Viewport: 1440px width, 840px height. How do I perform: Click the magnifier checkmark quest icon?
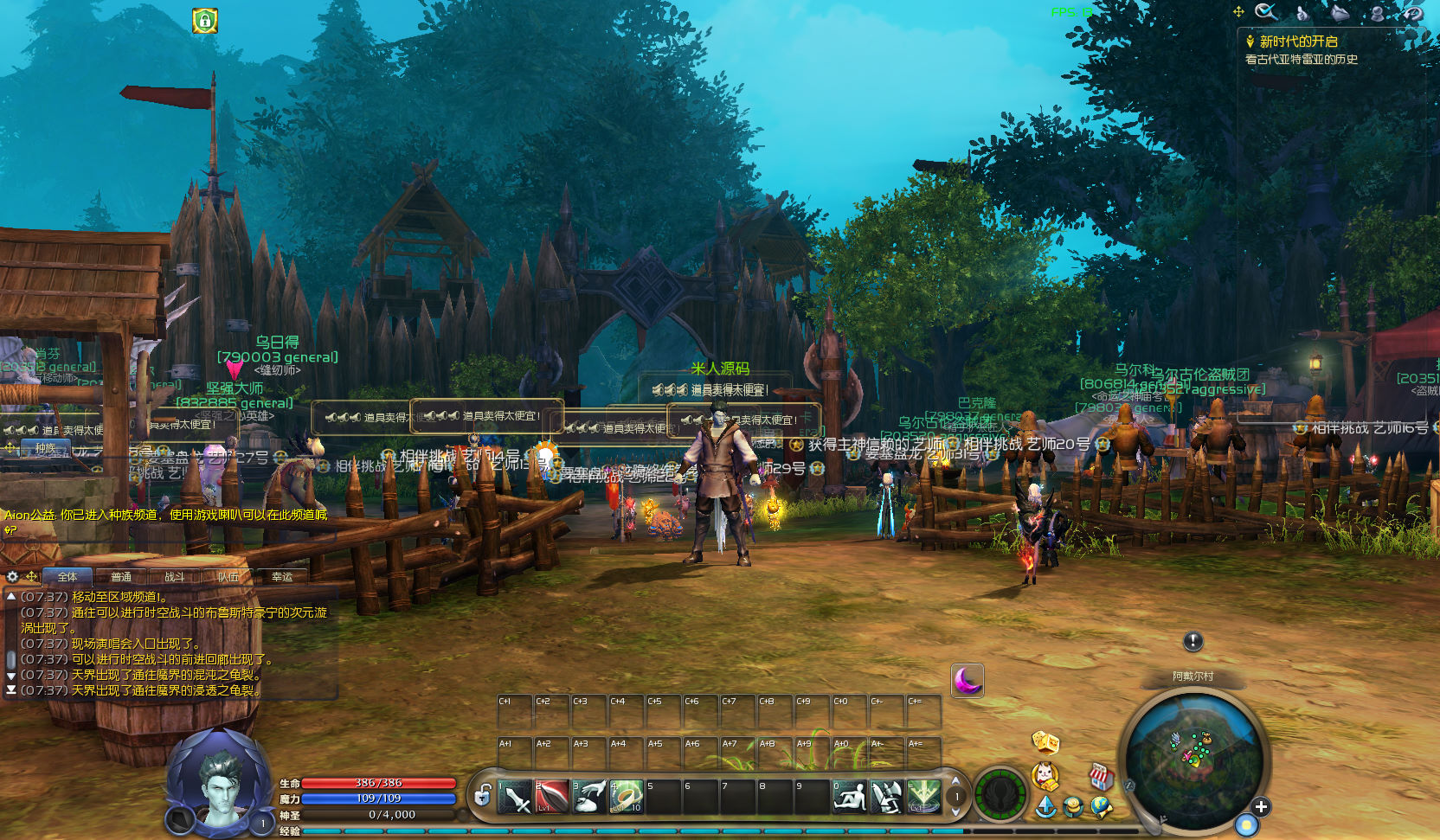point(1266,12)
